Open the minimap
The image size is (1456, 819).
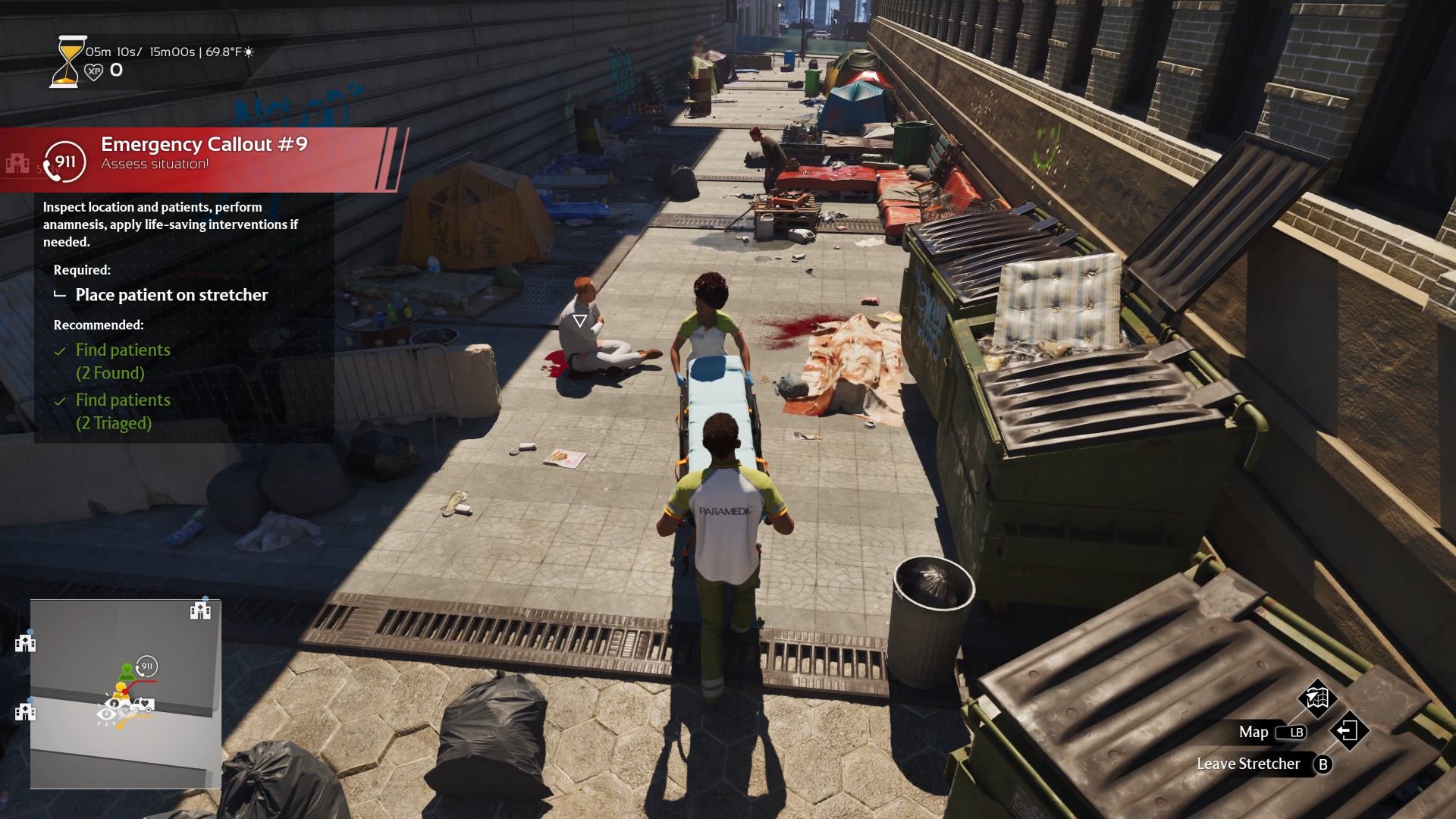point(126,694)
